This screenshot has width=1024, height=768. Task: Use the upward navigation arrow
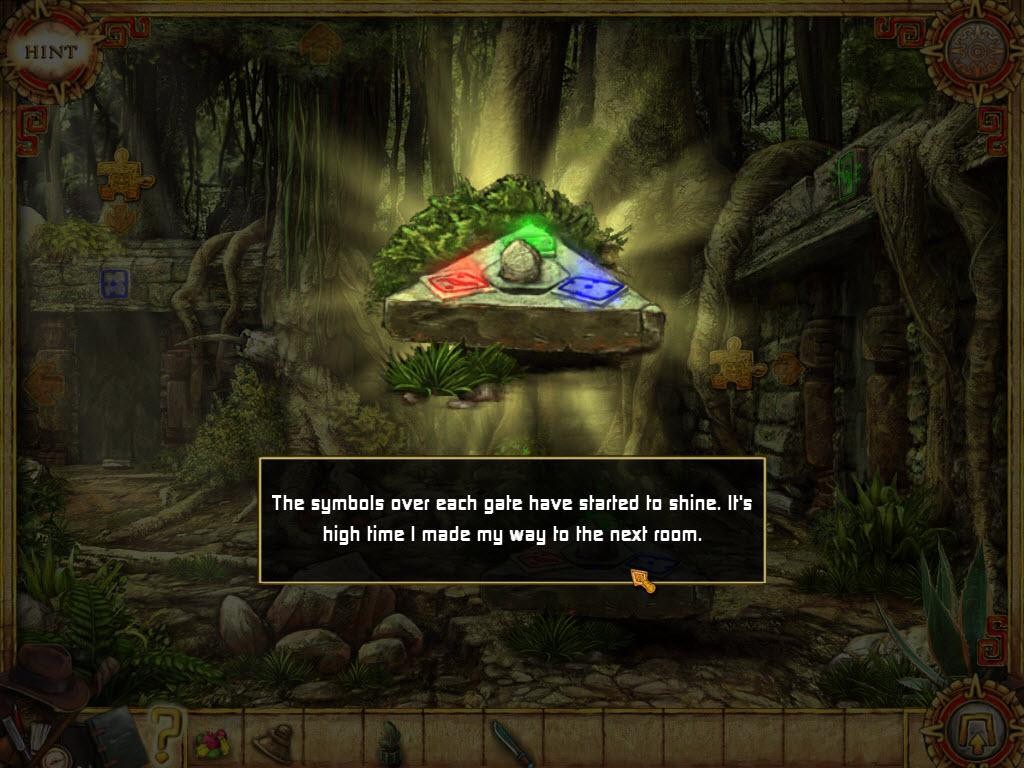coord(320,43)
